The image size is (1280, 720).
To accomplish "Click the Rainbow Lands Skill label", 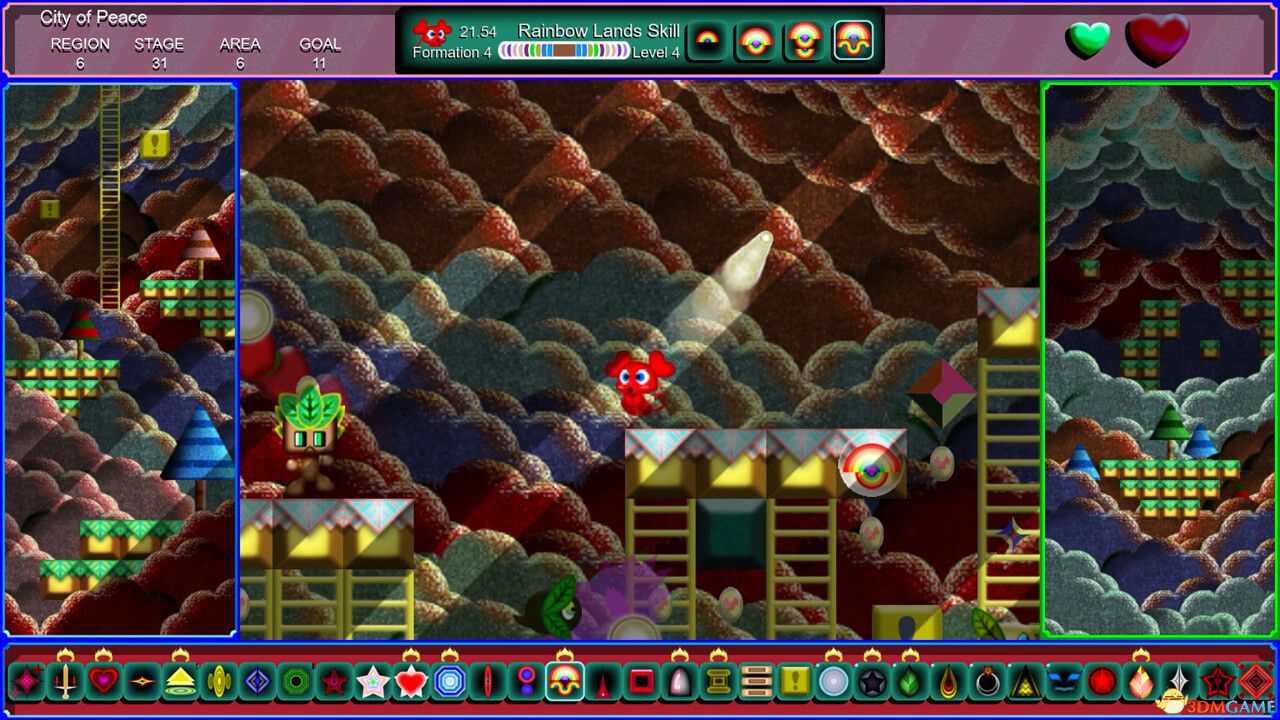I will [x=600, y=31].
